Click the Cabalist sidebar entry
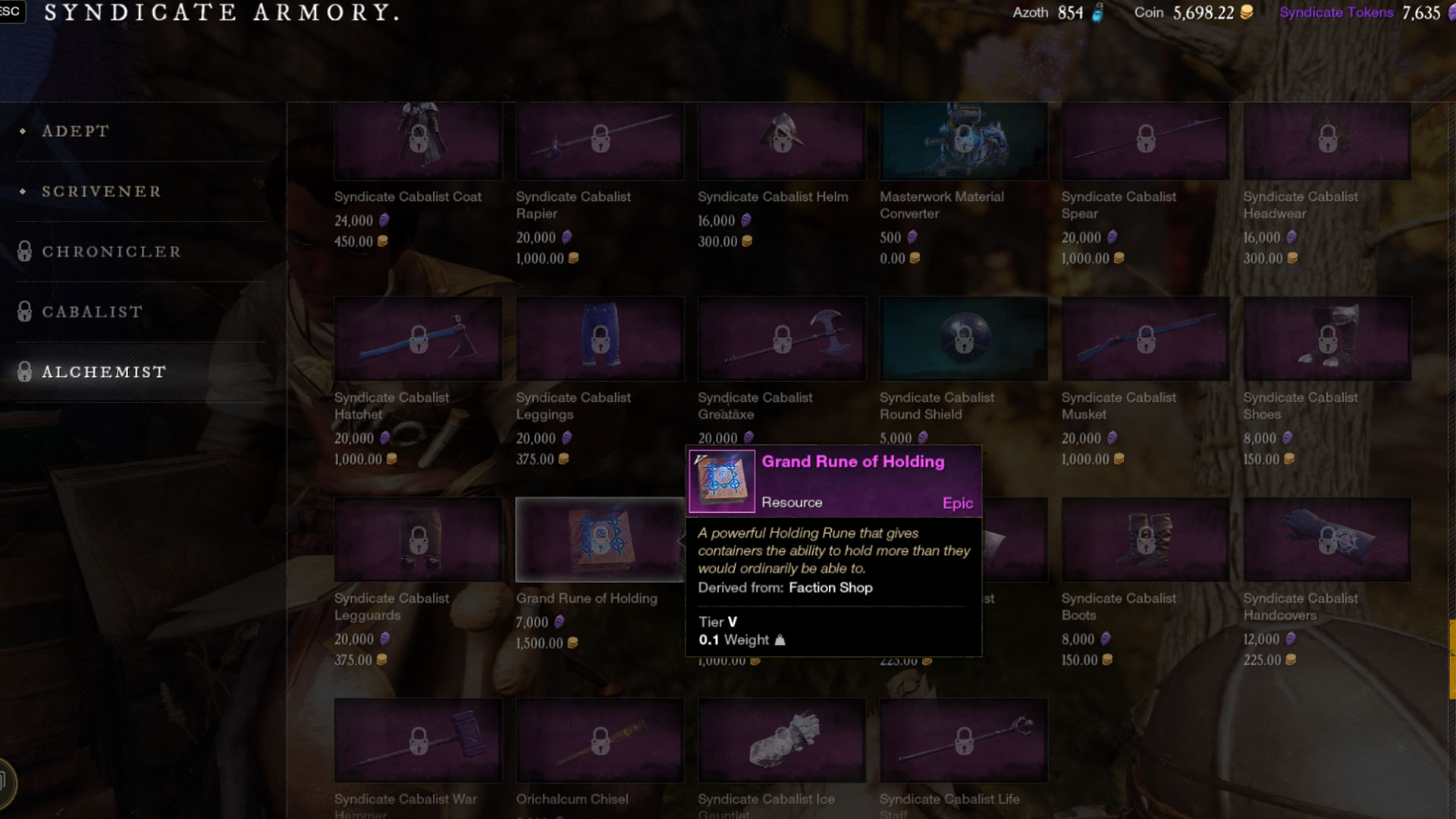Viewport: 1456px width, 819px height. click(91, 312)
